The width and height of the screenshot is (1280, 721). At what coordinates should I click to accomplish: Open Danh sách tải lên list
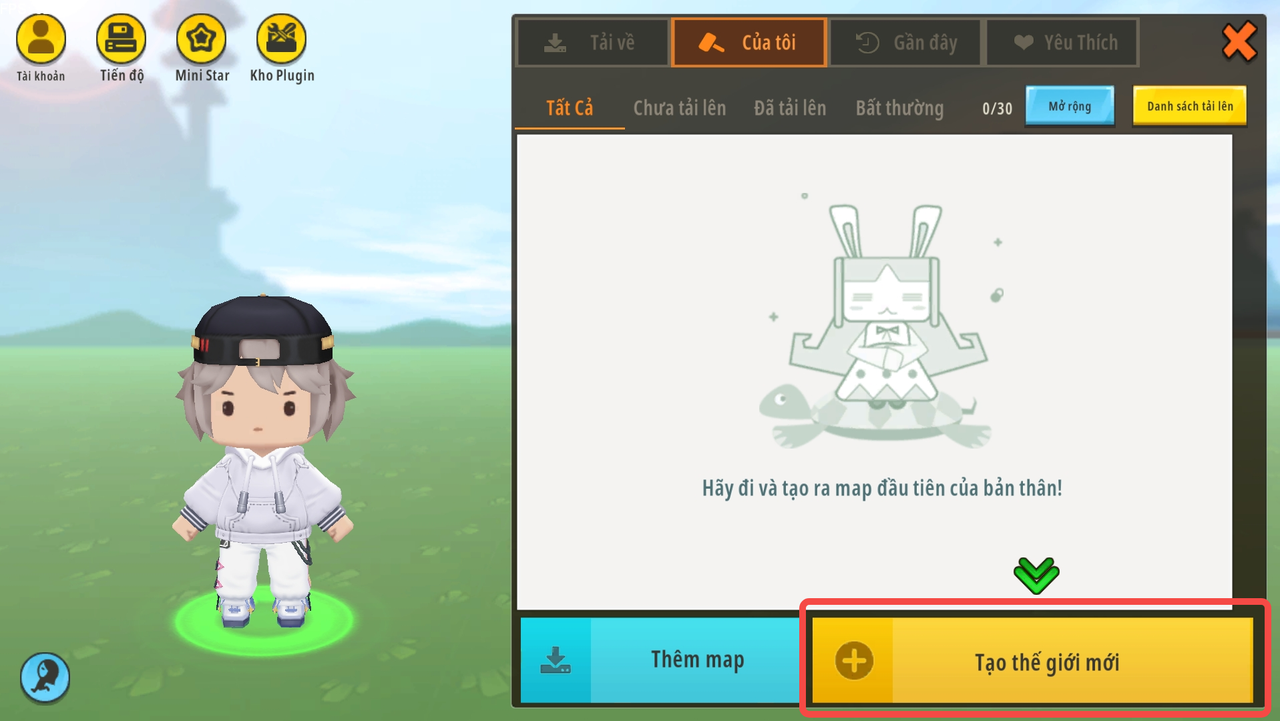[x=1189, y=106]
